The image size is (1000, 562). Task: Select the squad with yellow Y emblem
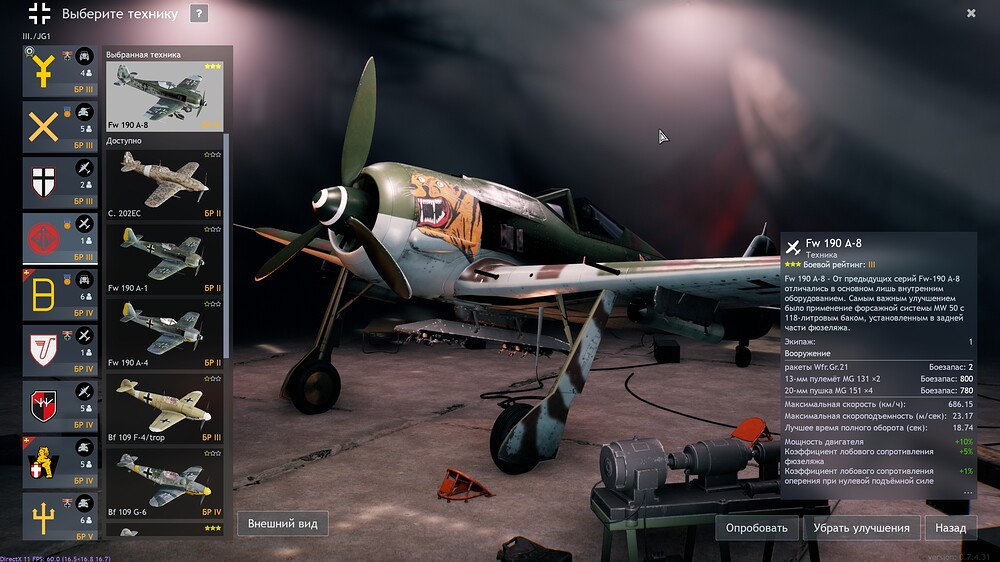tap(61, 72)
